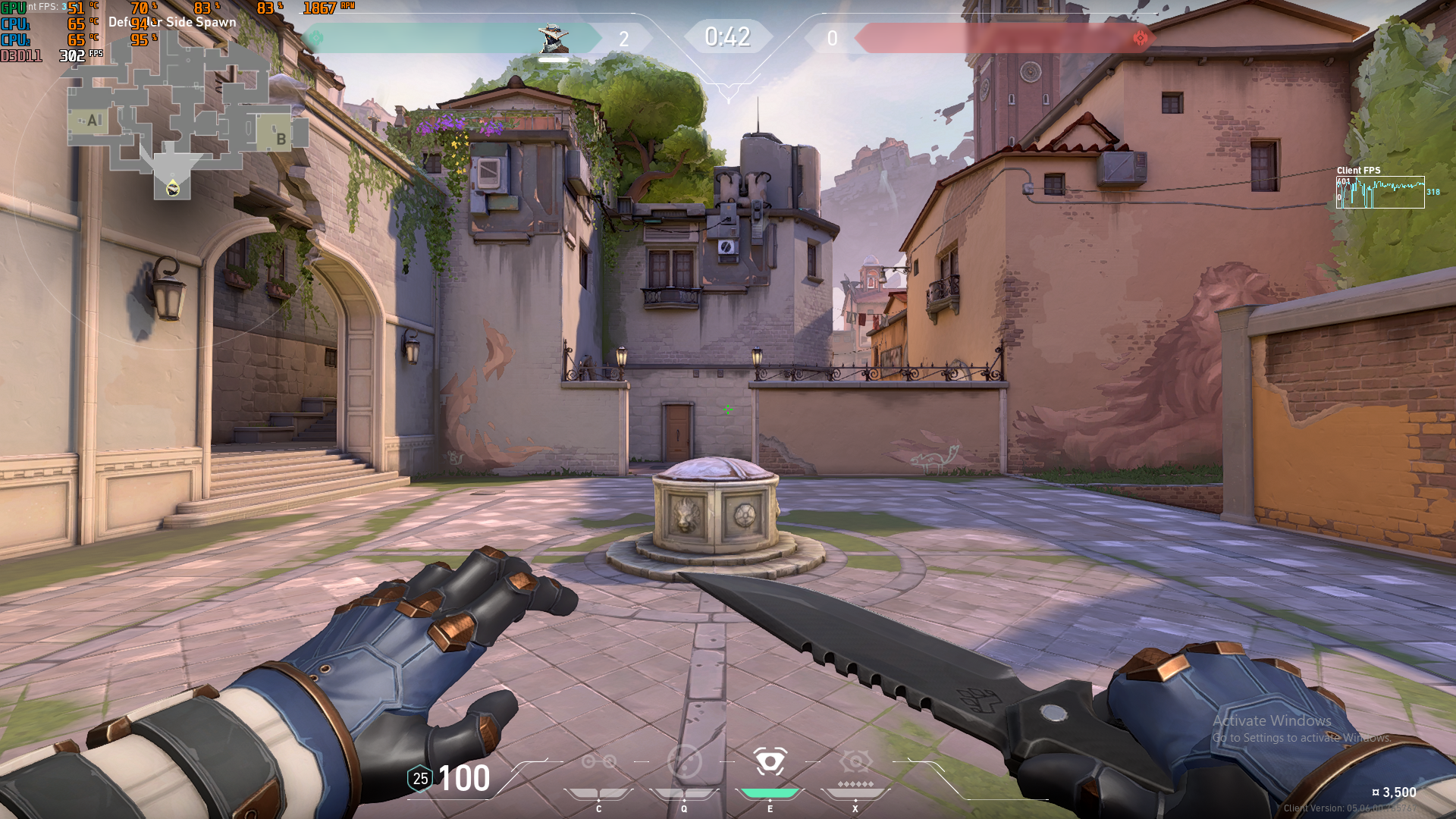Activate the highlighted Spycam ability
The image size is (1456, 819).
click(770, 761)
